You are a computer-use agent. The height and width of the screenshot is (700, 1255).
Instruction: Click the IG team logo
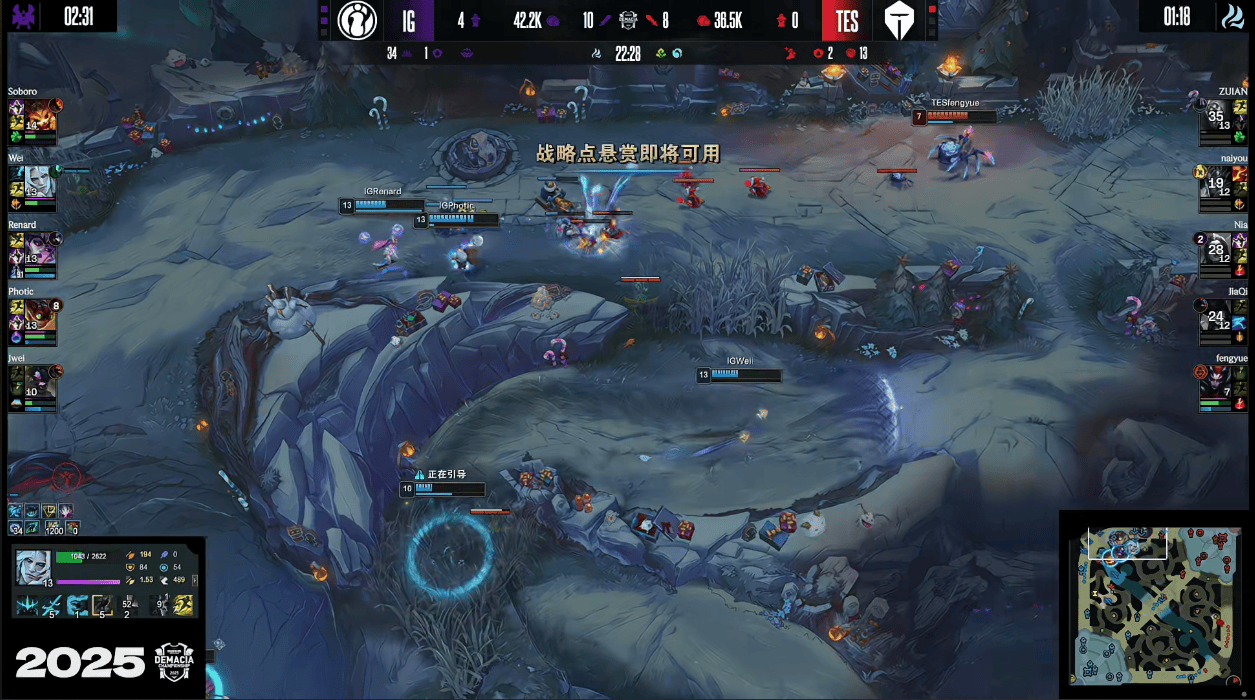(x=356, y=20)
